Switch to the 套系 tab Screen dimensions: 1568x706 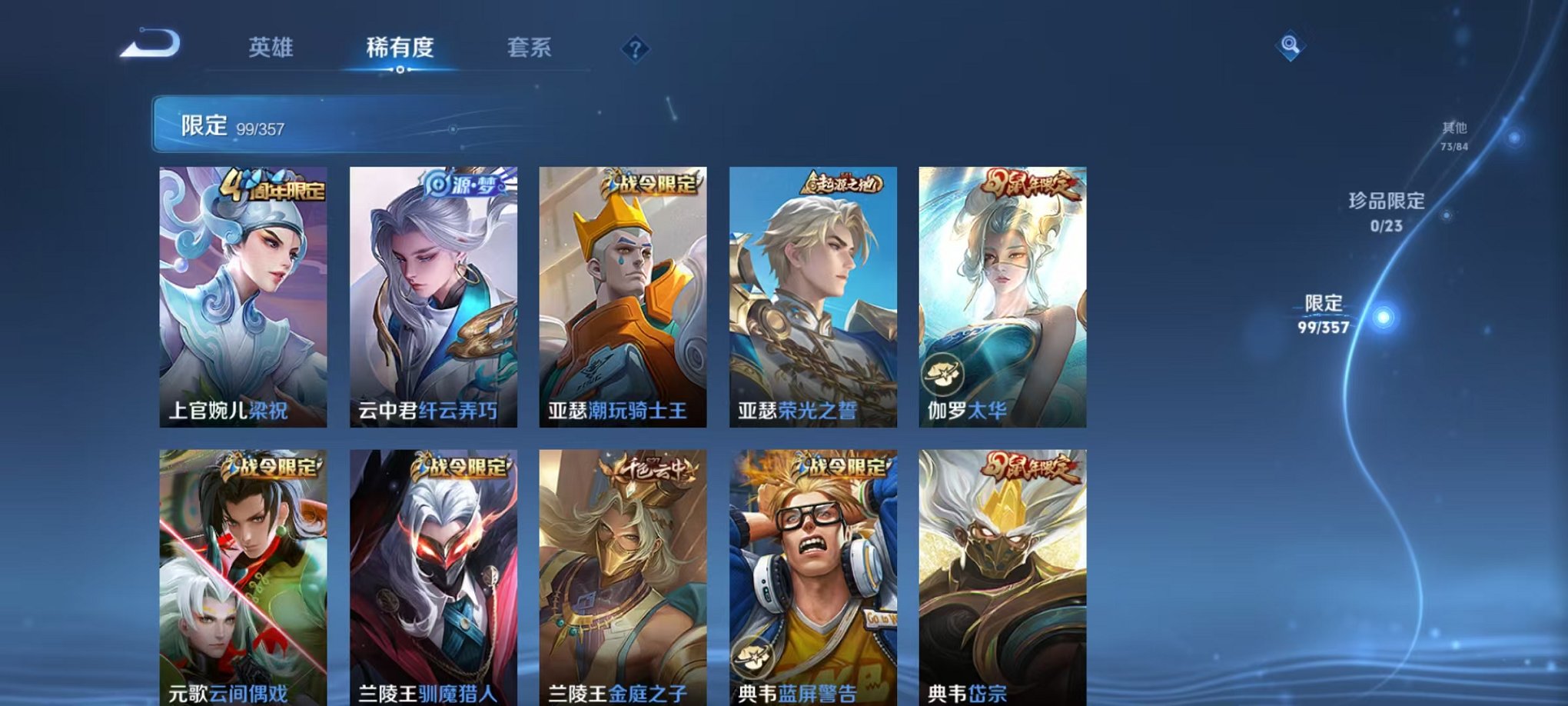[x=530, y=48]
